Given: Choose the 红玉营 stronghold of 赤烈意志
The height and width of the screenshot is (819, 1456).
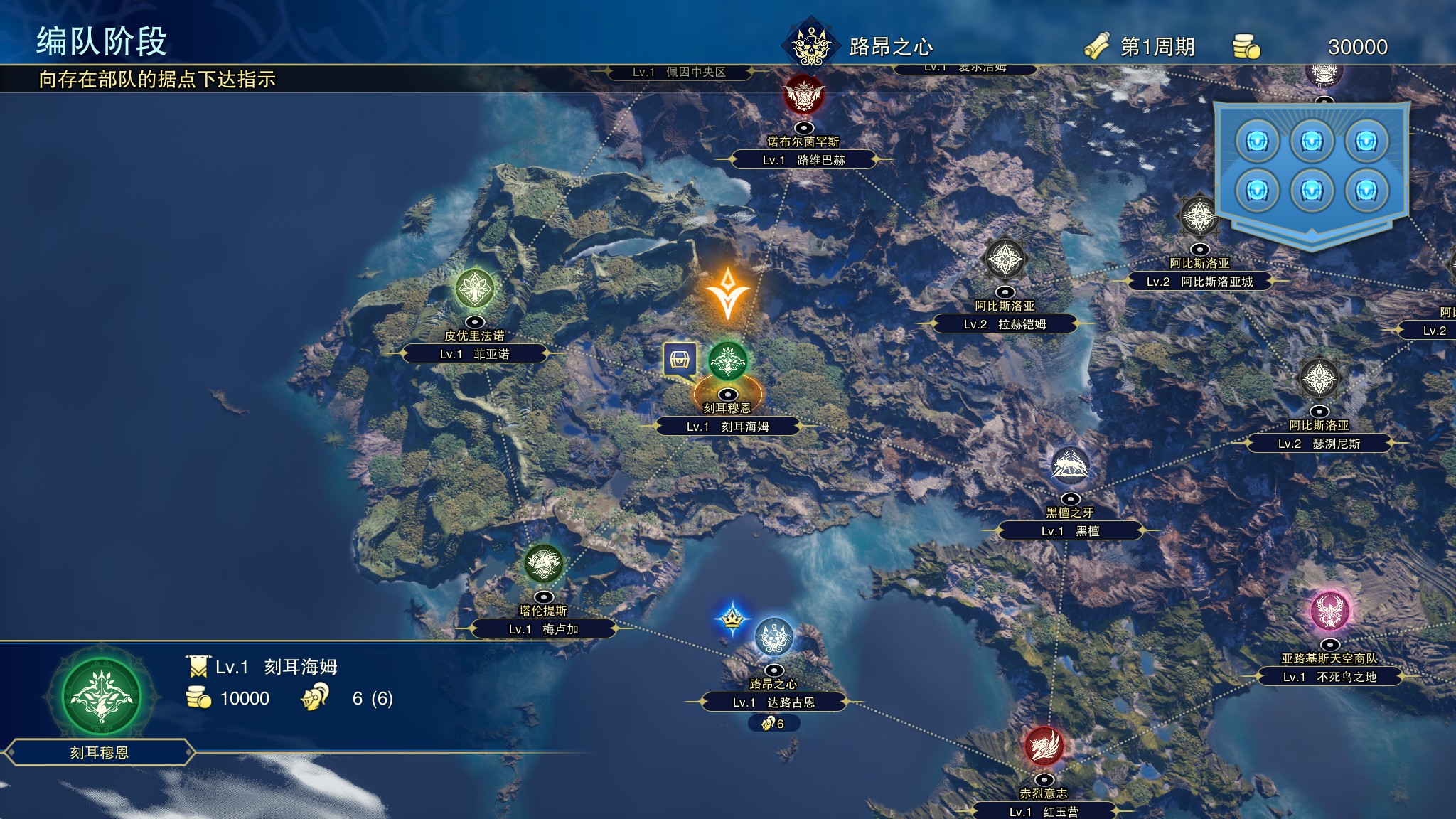Looking at the screenshot, I should [1043, 811].
